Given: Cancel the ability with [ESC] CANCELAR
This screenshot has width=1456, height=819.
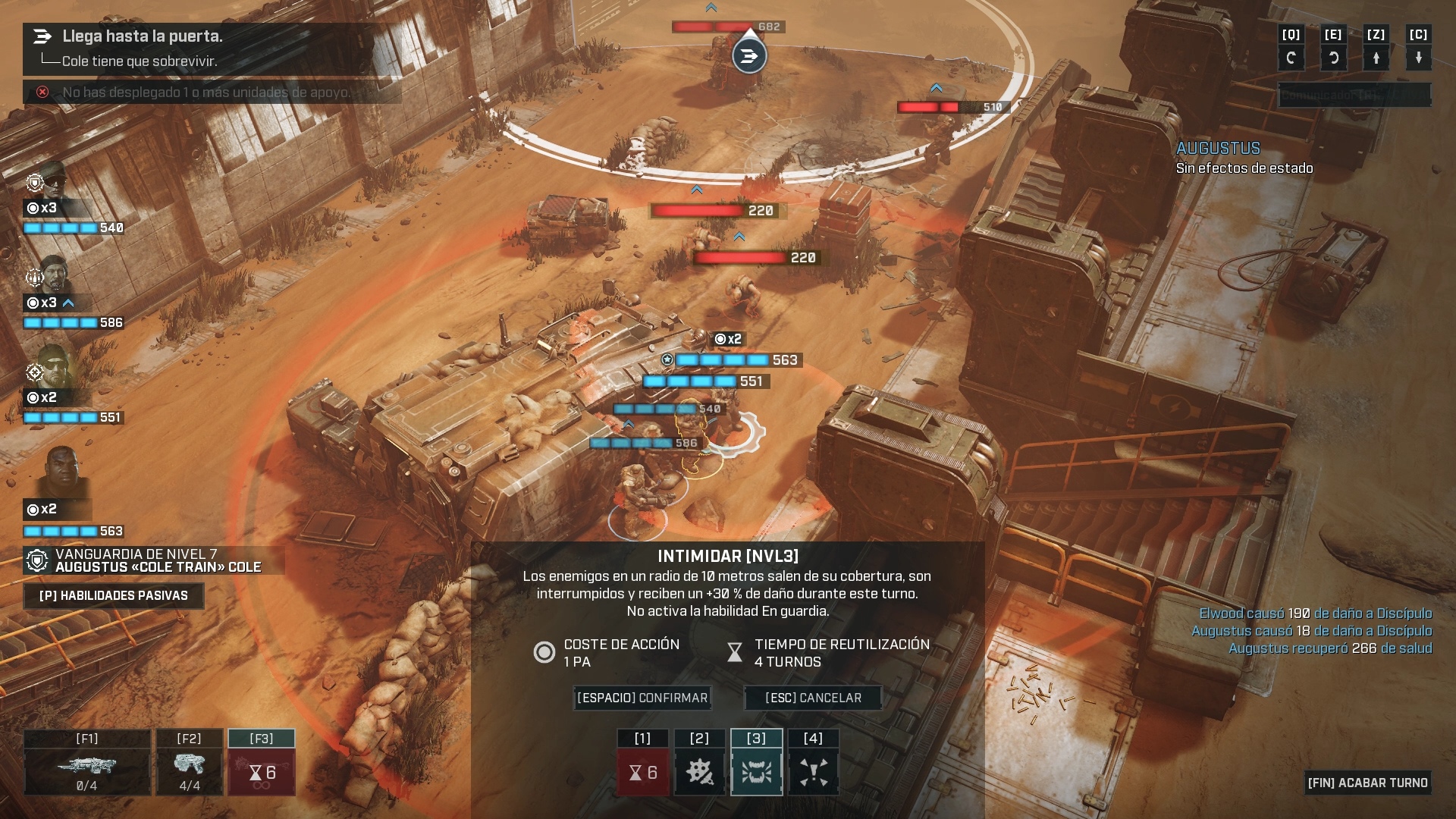Looking at the screenshot, I should pos(813,698).
